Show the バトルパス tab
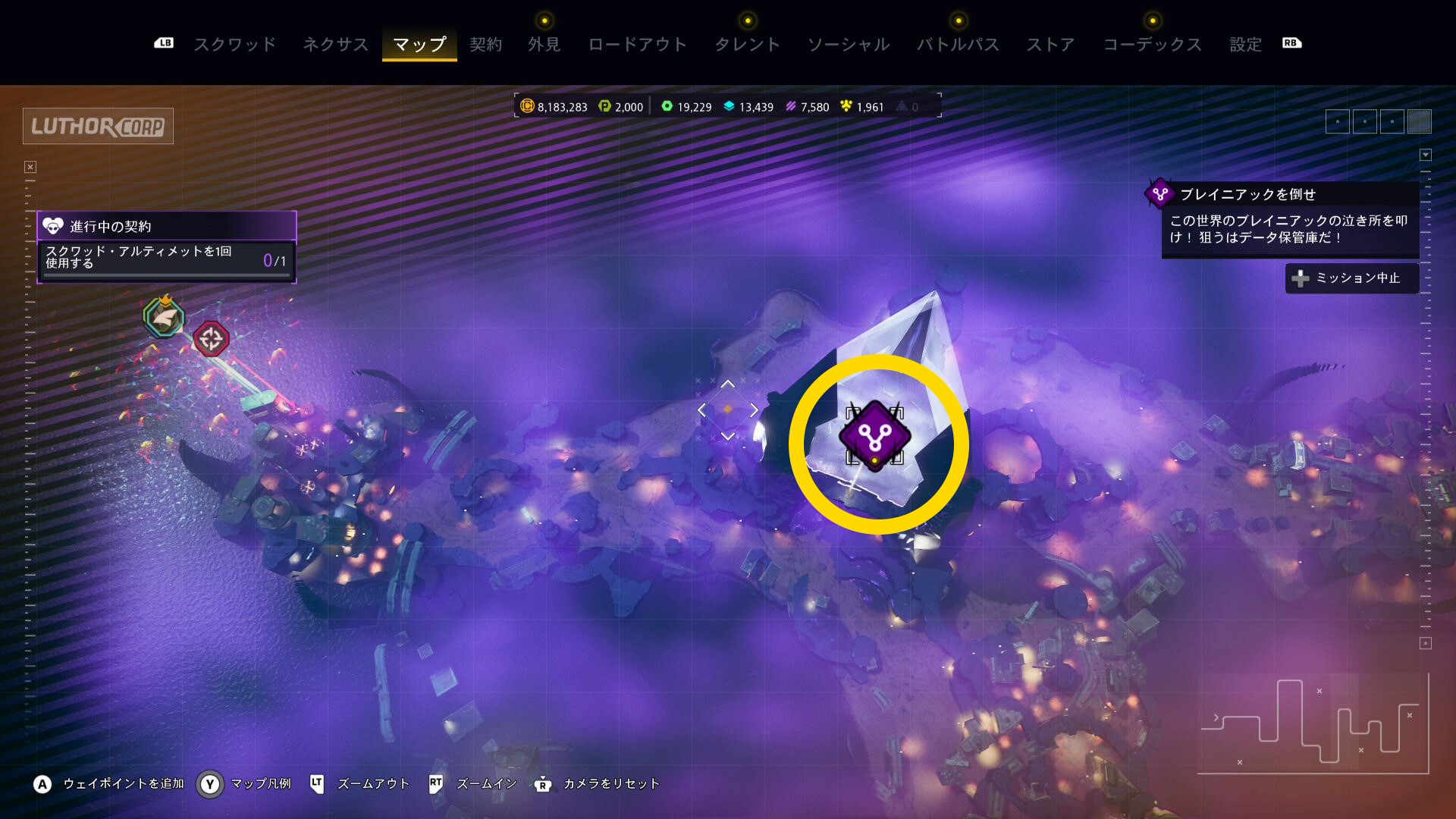This screenshot has width=1456, height=819. click(x=958, y=45)
